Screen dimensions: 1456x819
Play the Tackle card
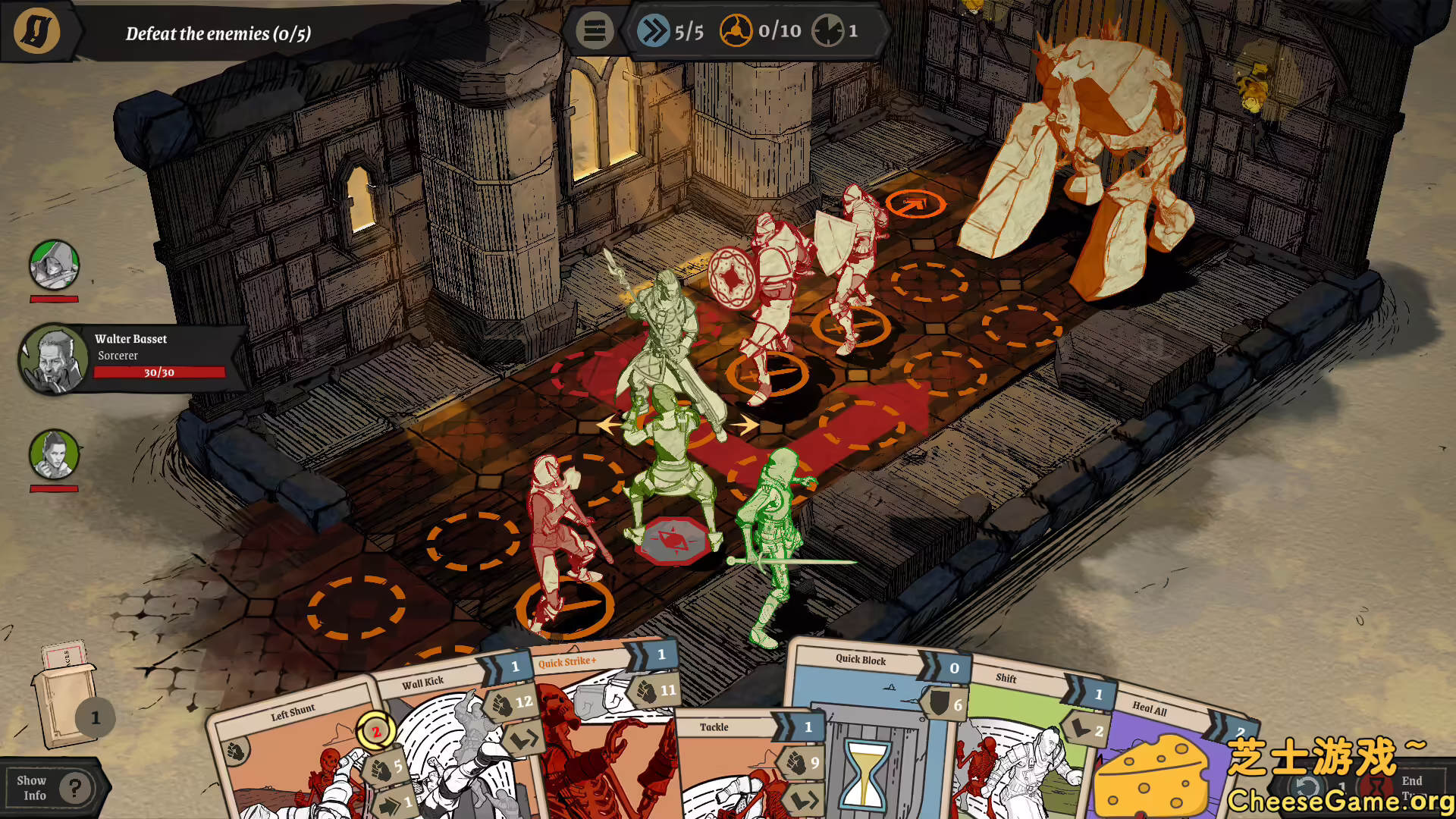728,766
